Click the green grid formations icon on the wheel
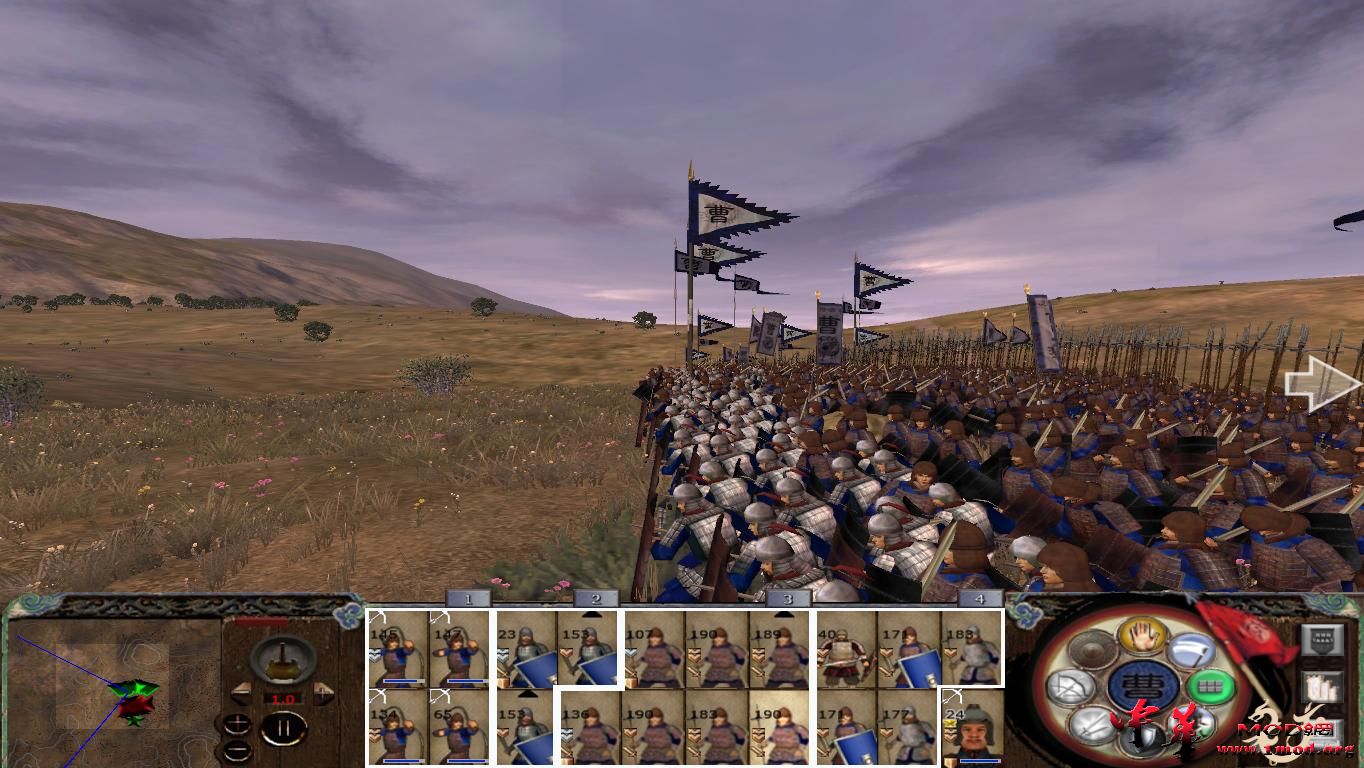 1211,685
